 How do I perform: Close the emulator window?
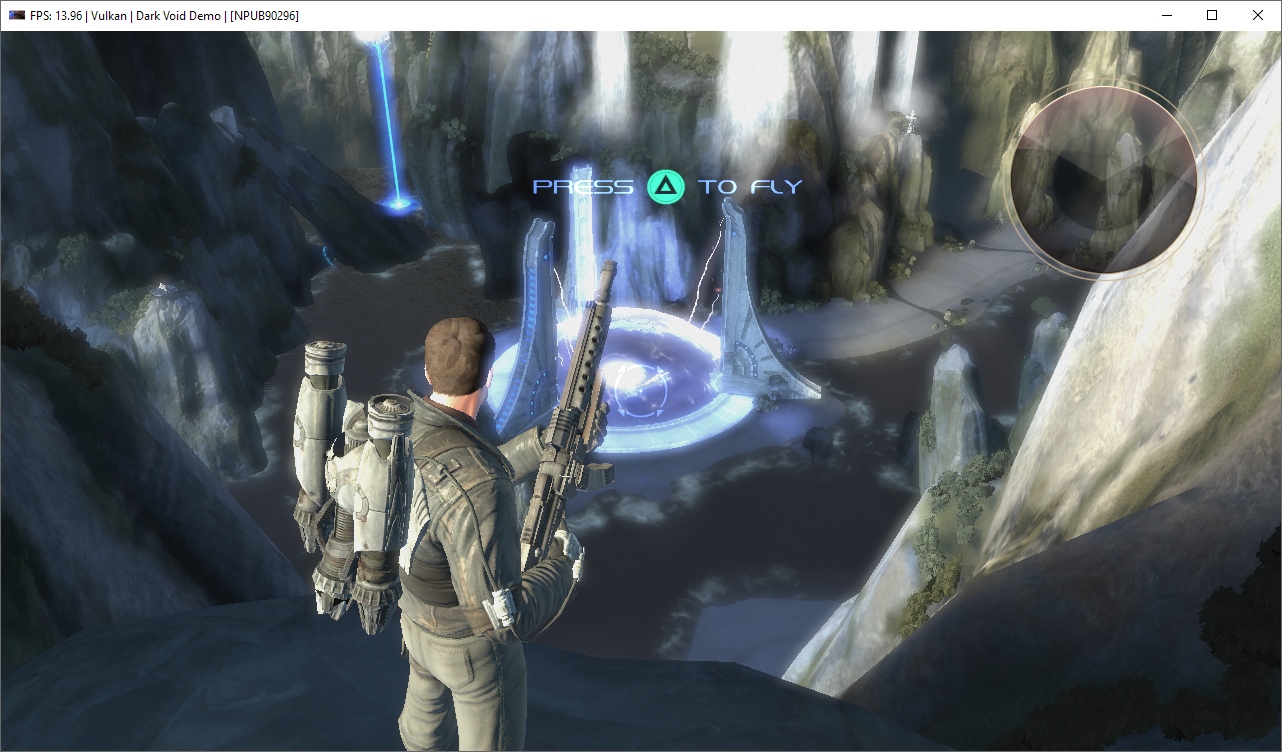click(x=1258, y=15)
